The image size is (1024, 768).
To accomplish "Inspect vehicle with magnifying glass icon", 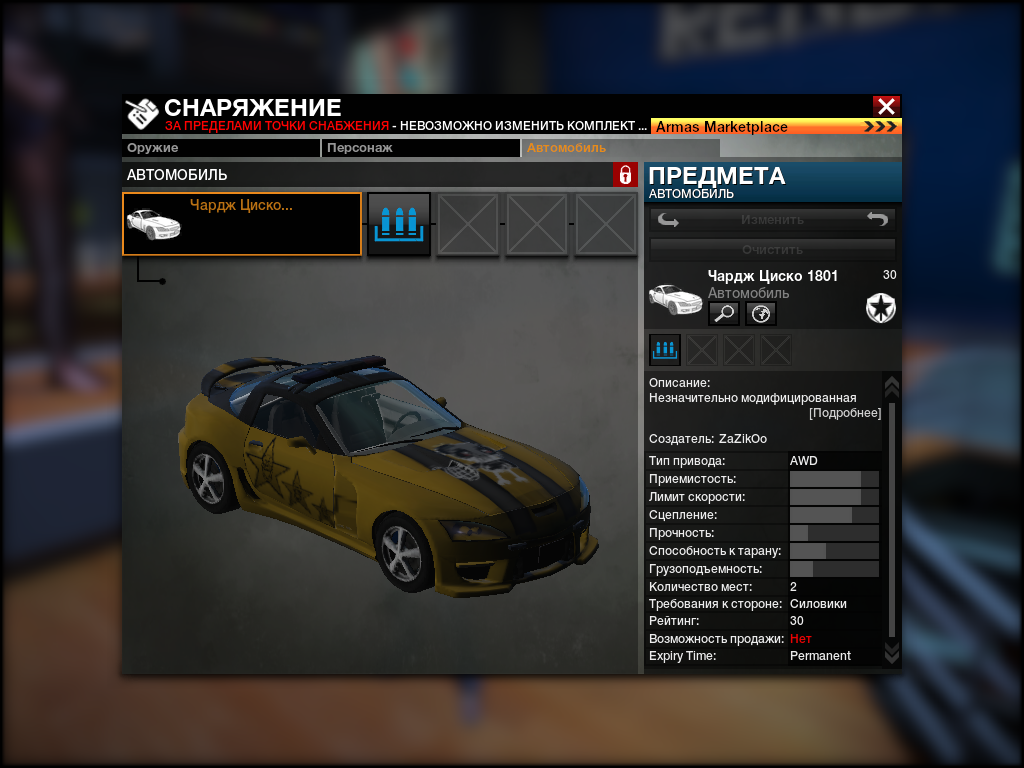I will [x=723, y=314].
